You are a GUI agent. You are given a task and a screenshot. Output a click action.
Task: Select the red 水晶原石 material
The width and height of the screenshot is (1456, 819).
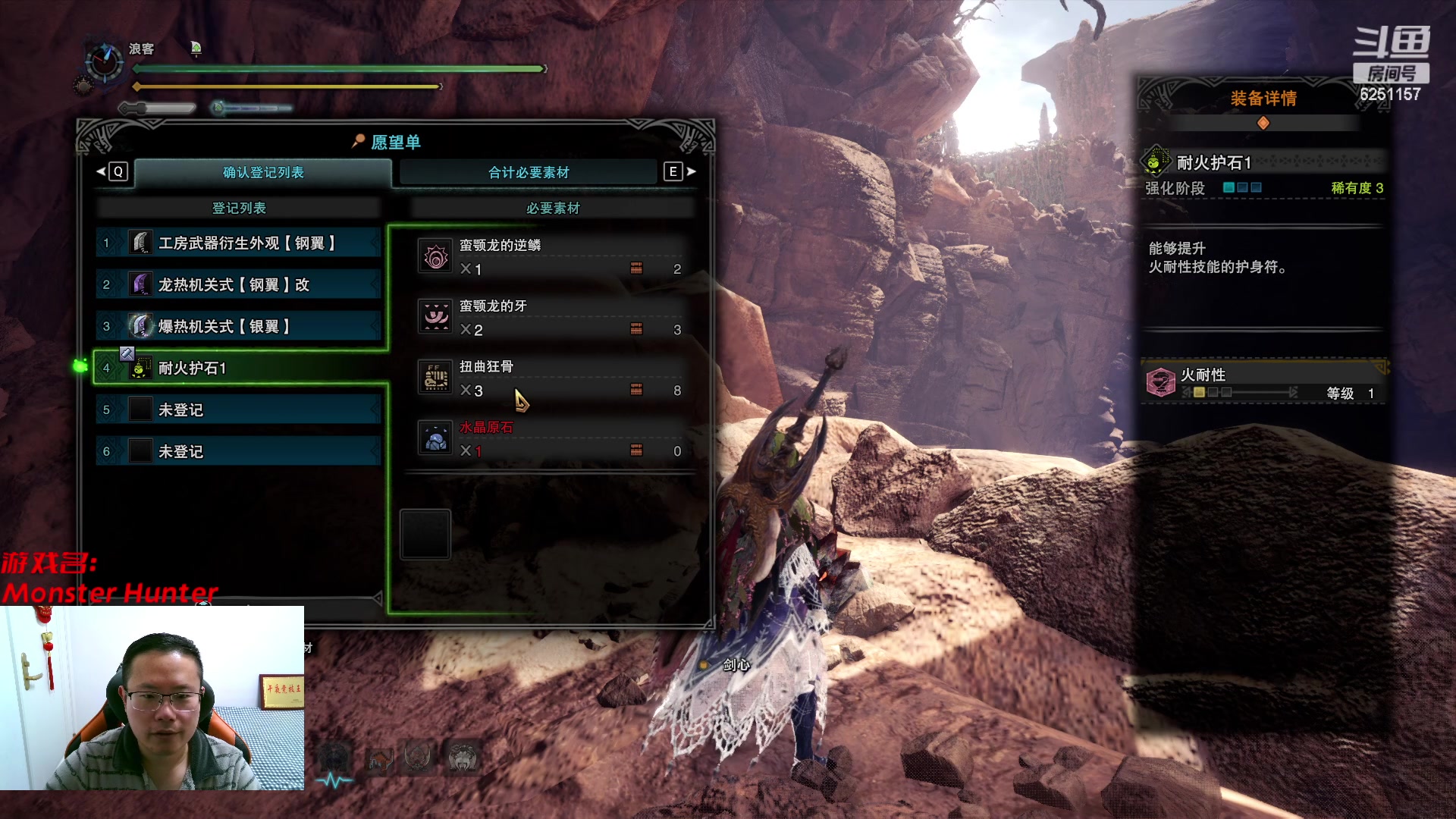[551, 439]
